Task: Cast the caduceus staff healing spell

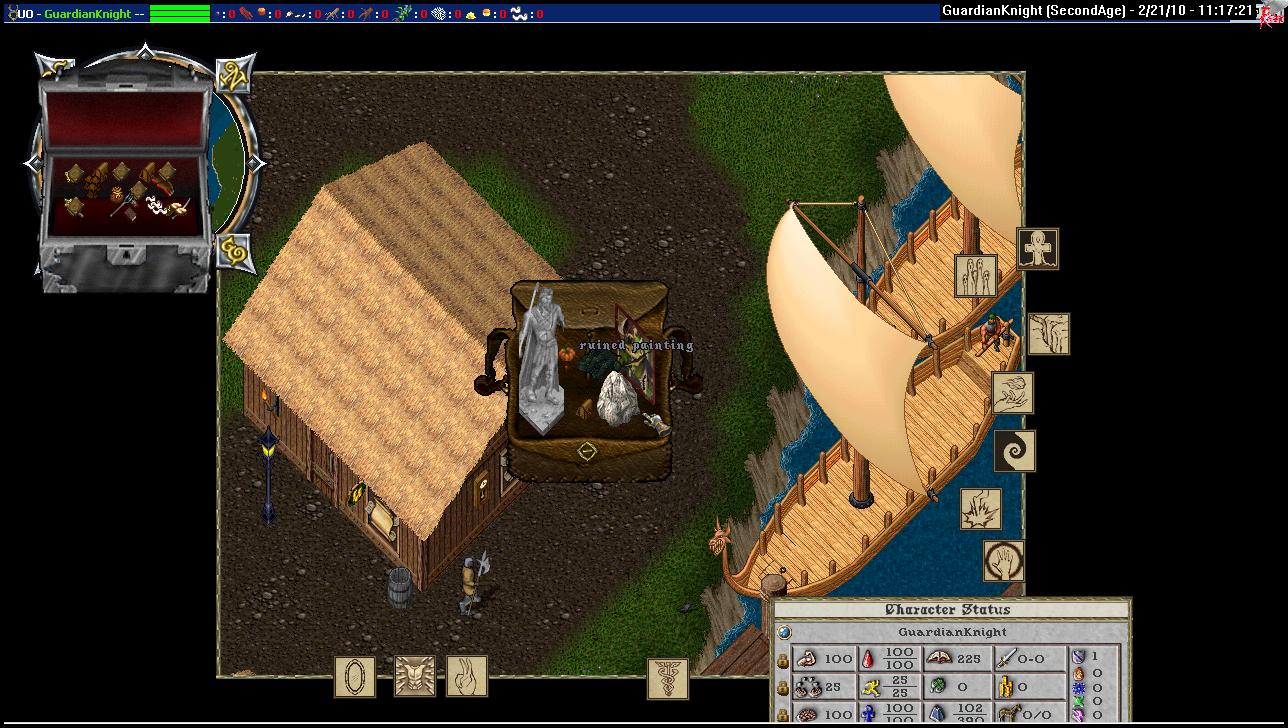Action: (x=667, y=678)
